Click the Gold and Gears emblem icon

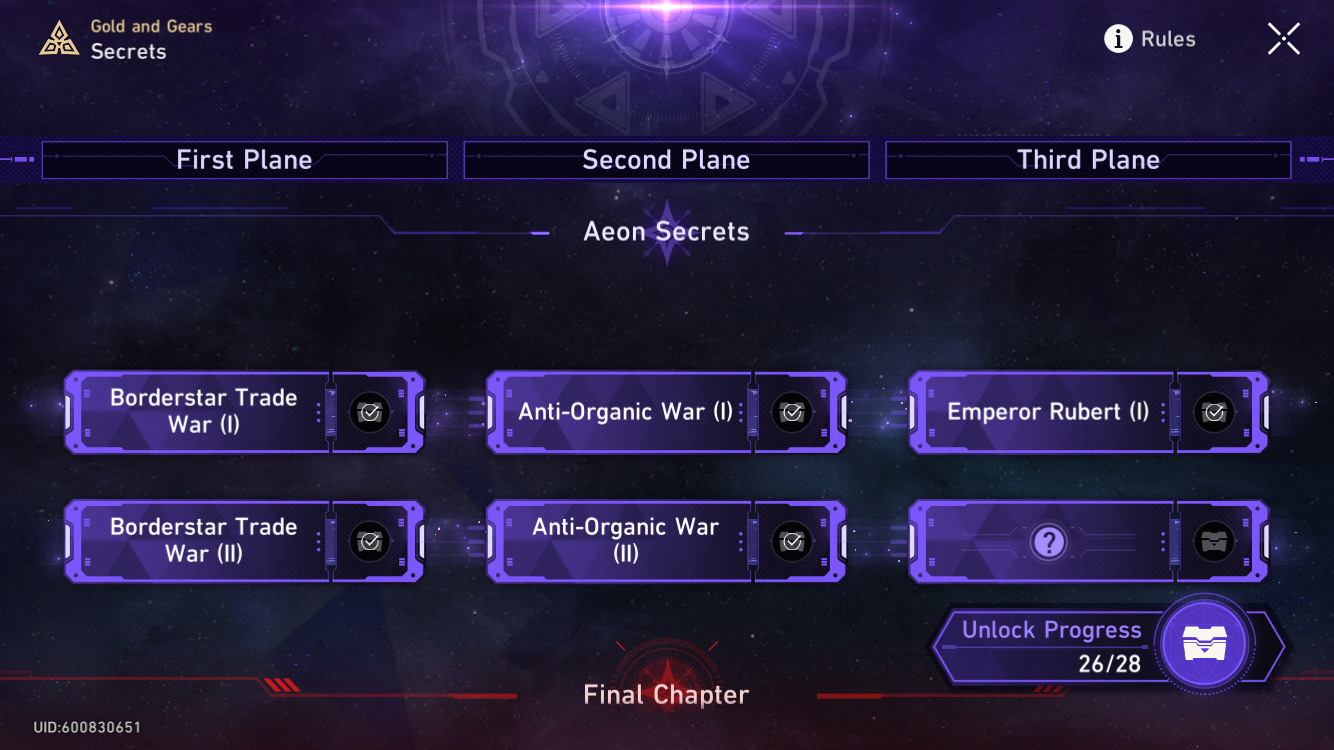(59, 38)
